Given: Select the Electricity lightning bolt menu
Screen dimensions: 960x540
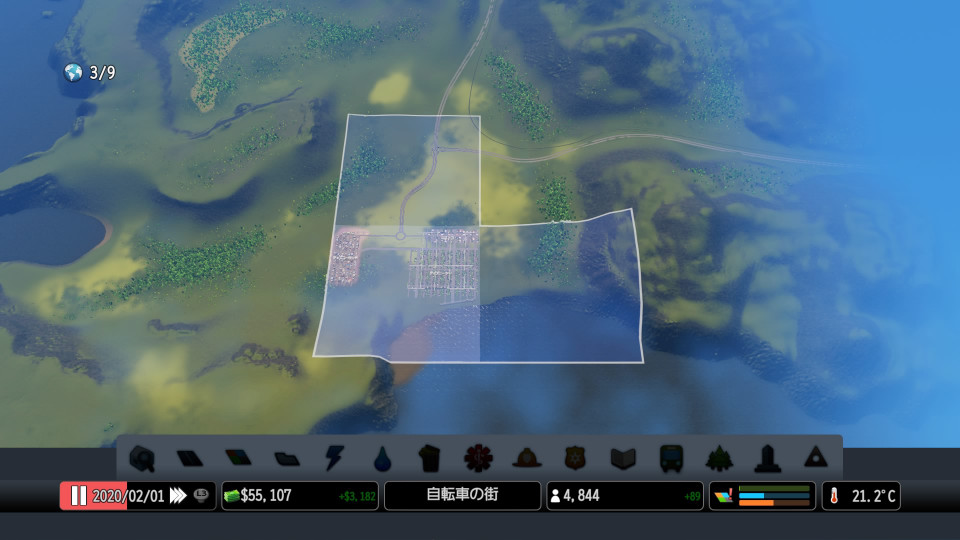Looking at the screenshot, I should tap(334, 458).
